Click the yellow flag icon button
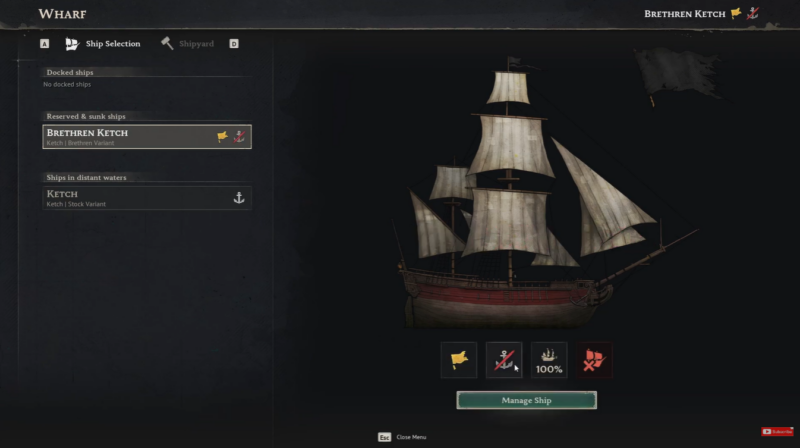The height and width of the screenshot is (448, 800). pos(459,360)
